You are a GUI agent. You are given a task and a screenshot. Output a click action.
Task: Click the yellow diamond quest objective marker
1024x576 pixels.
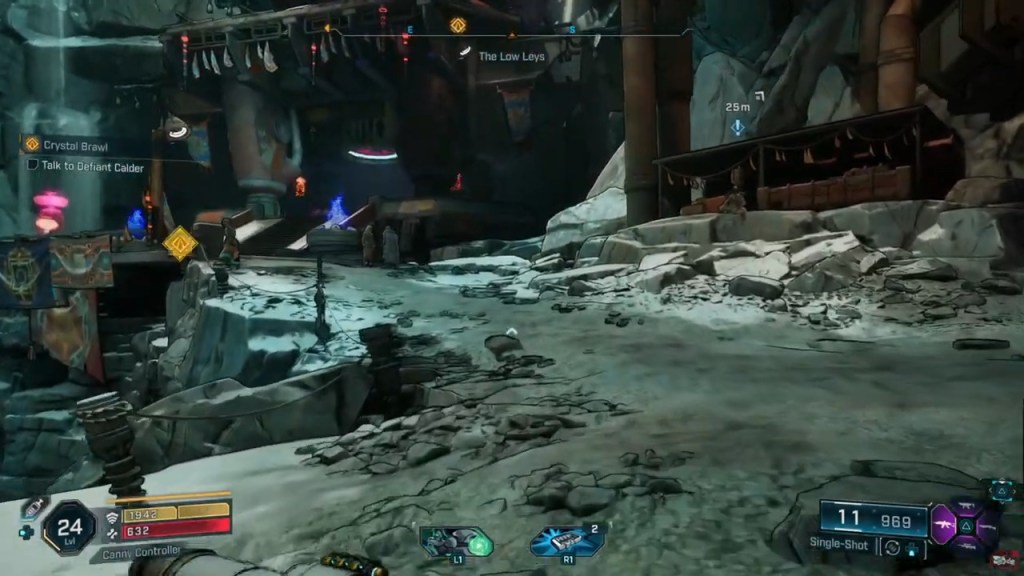180,243
